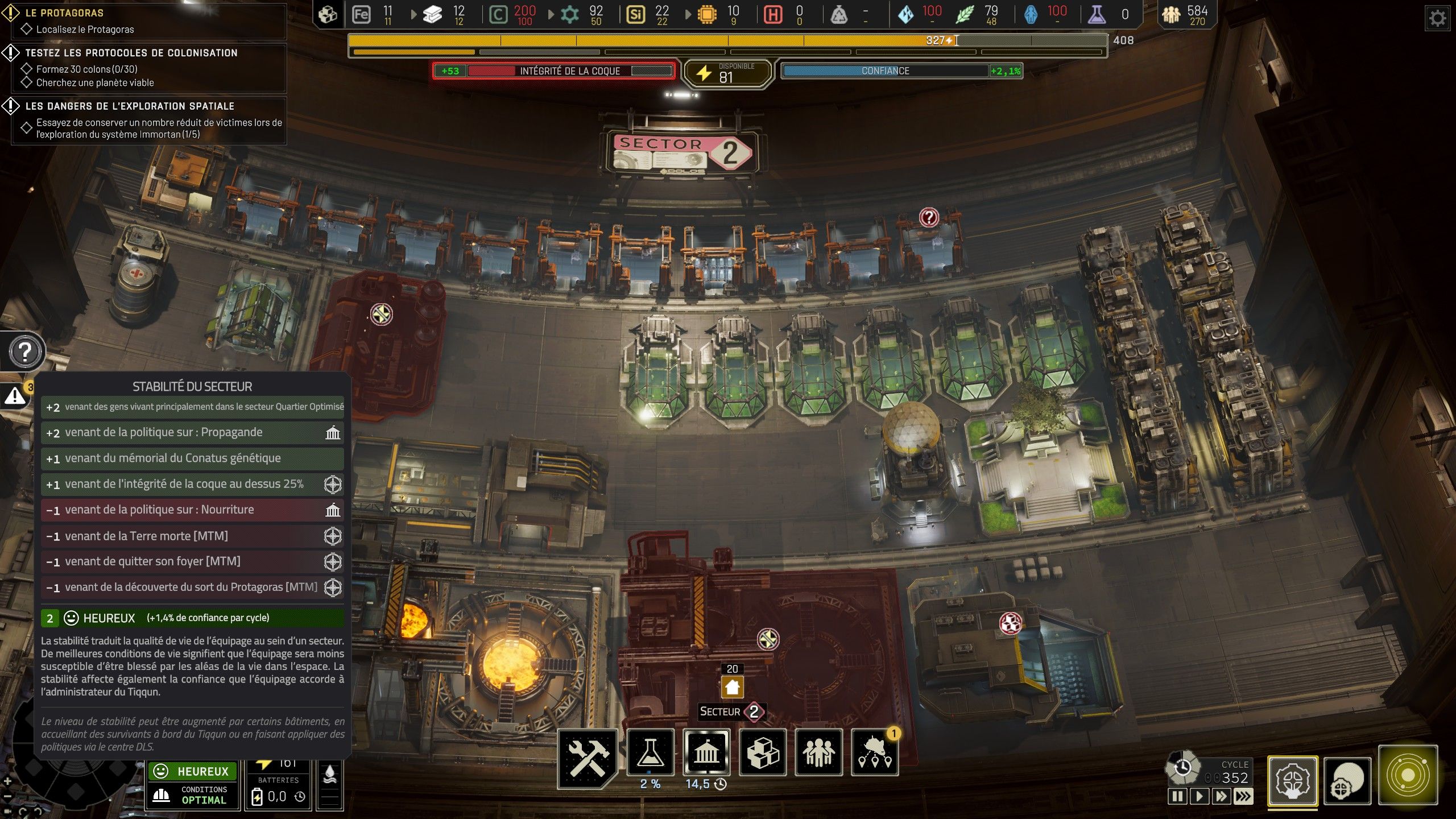Screen dimensions: 1456x819
Task: Switch to the station interior view
Action: click(1292, 780)
